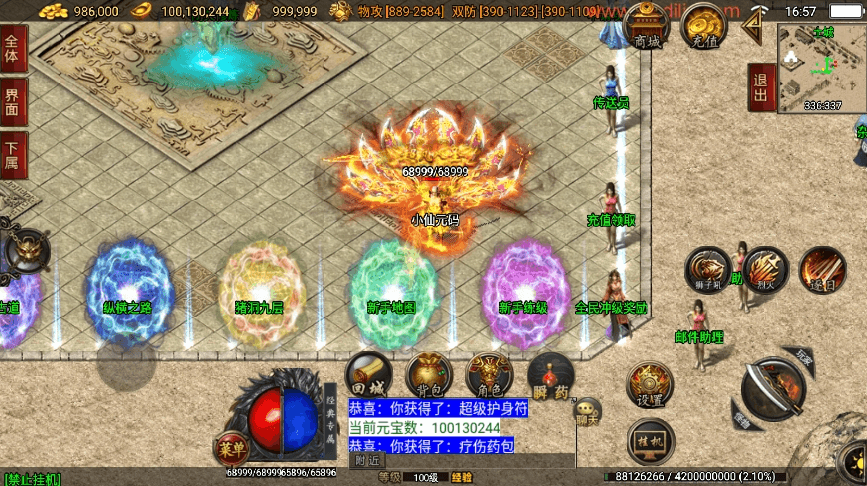The width and height of the screenshot is (867, 486).
Task: Open the 设置 settings
Action: pos(649,385)
